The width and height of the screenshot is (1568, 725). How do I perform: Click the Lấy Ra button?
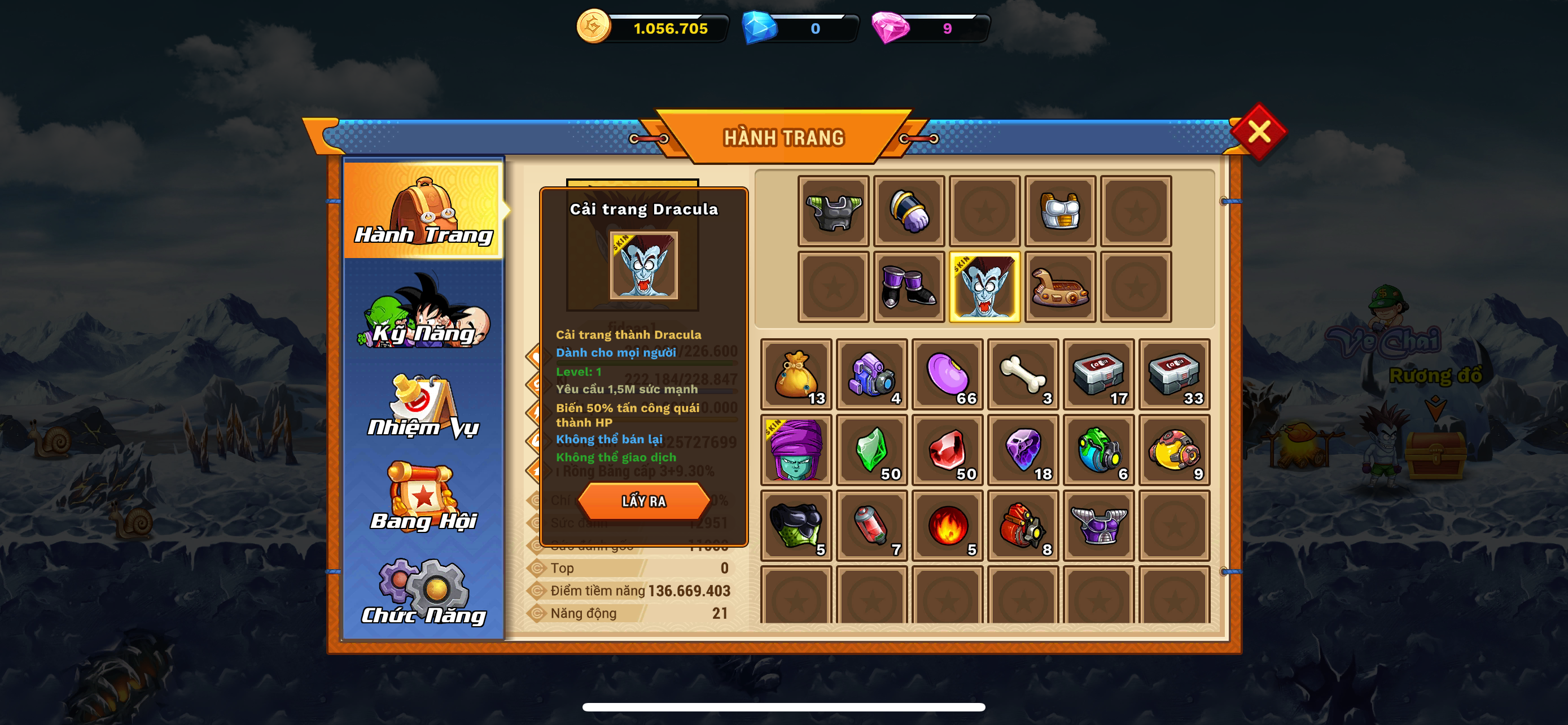tap(643, 500)
